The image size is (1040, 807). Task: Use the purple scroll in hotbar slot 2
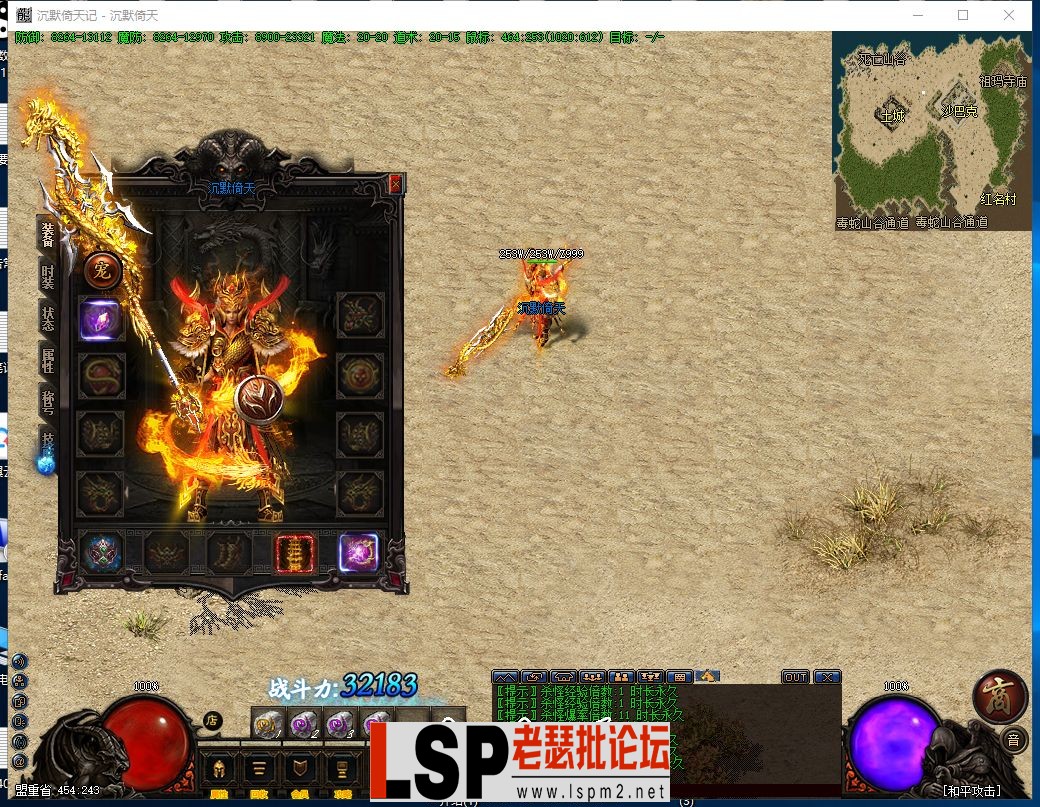pos(304,724)
